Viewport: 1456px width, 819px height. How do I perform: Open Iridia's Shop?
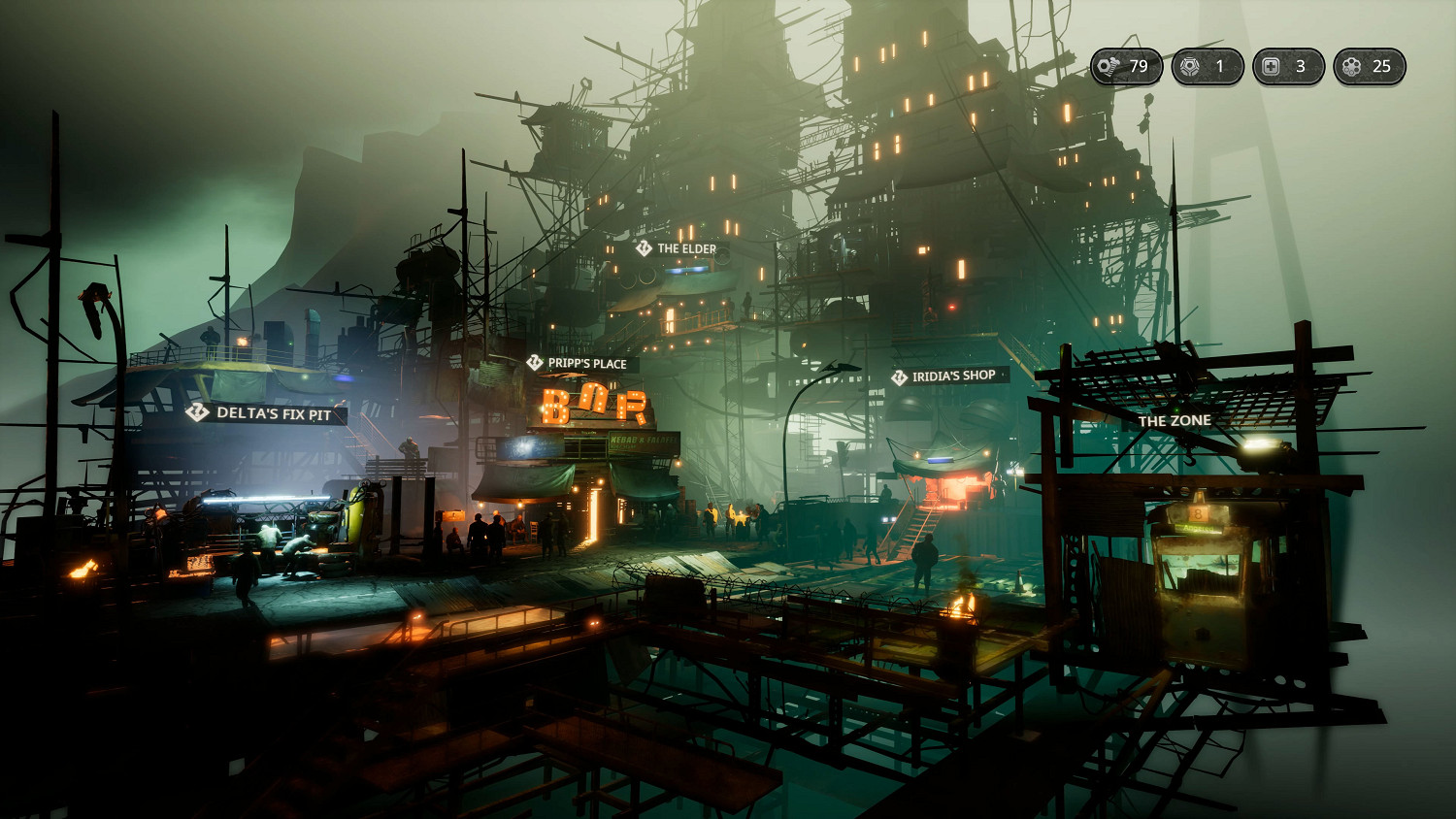pos(948,376)
